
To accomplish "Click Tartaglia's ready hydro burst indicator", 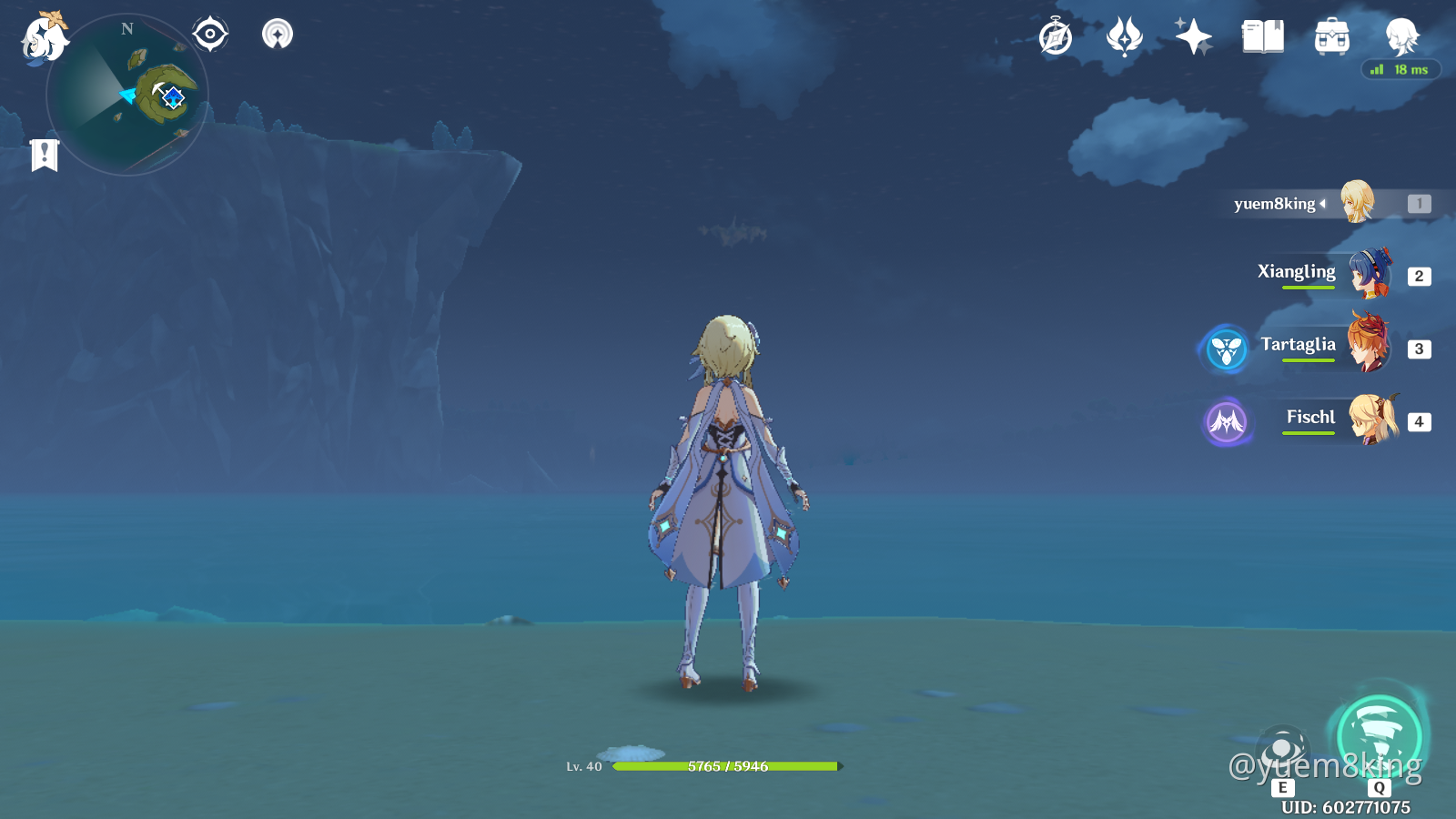I will tap(1228, 349).
